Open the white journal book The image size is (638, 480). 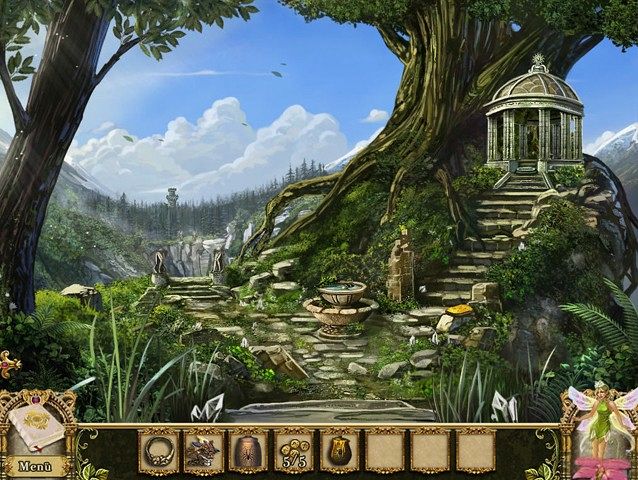coord(36,427)
